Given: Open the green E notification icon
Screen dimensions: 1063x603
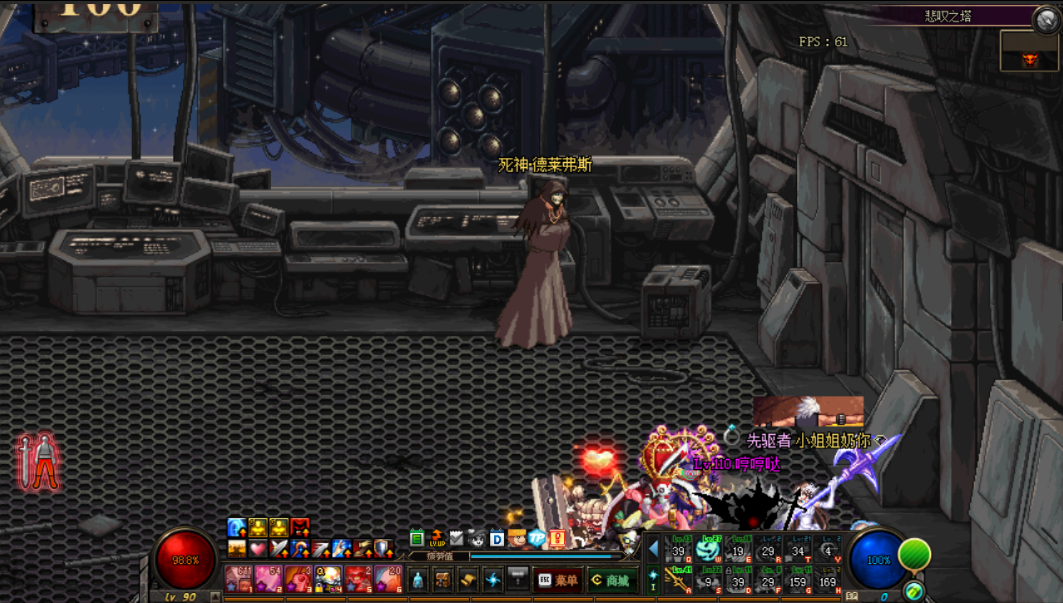Looking at the screenshot, I should [417, 539].
